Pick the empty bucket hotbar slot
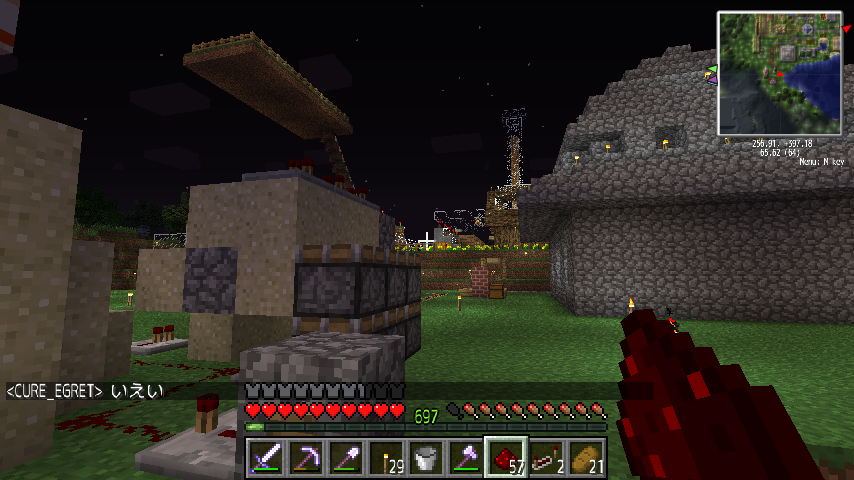 [x=425, y=458]
